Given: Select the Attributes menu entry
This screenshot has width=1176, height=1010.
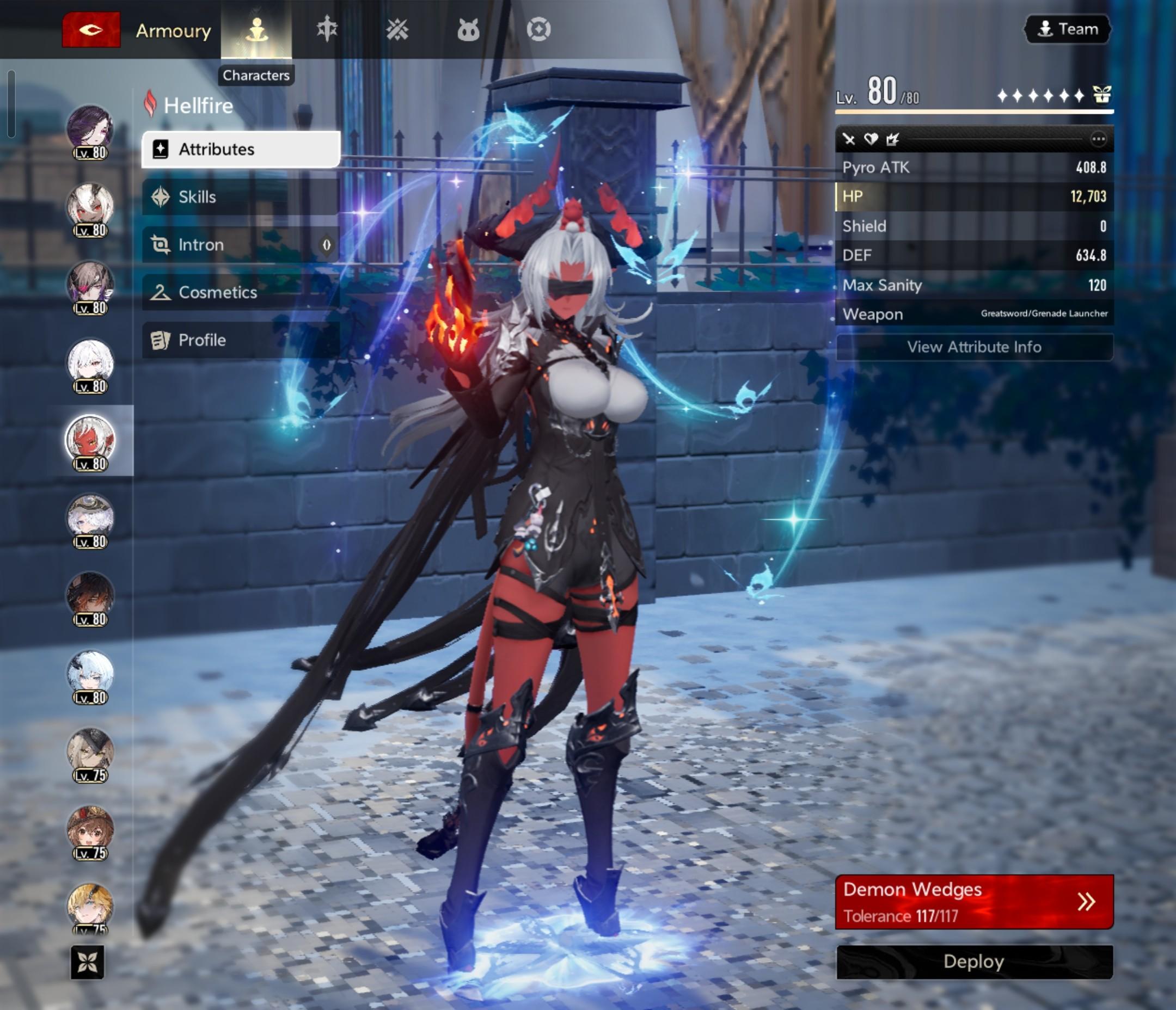Looking at the screenshot, I should tap(241, 149).
